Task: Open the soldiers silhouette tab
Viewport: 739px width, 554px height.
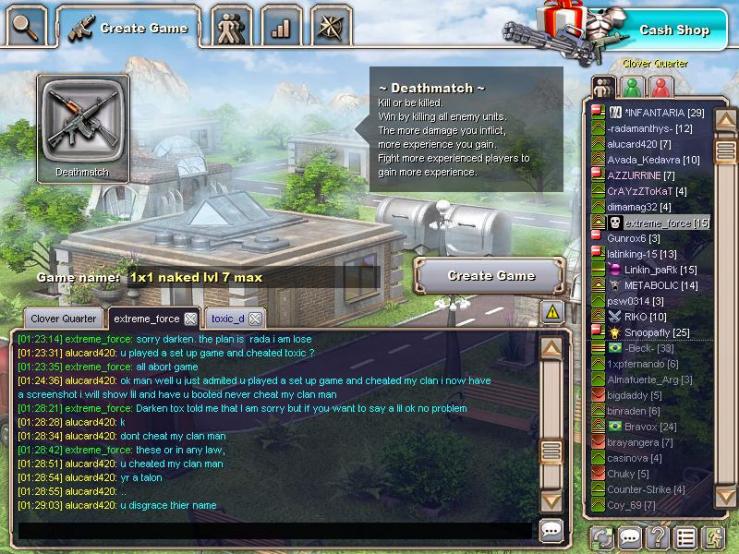Action: (232, 27)
